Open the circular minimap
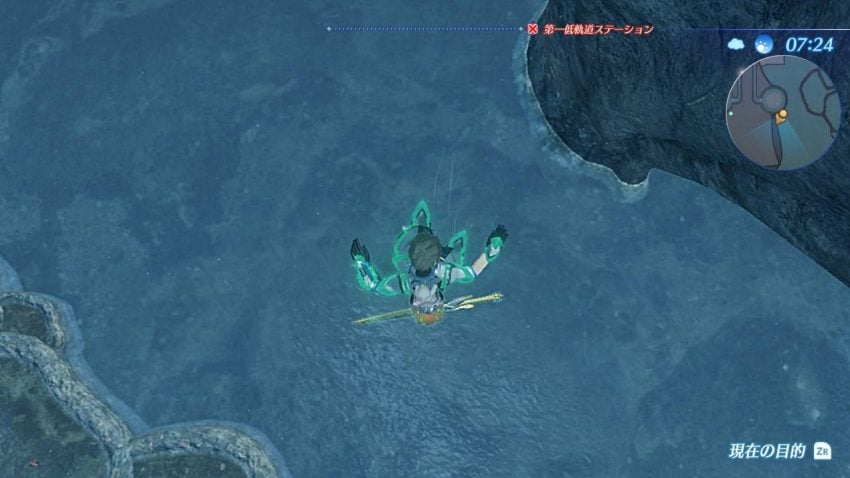The height and width of the screenshot is (478, 850). 783,111
